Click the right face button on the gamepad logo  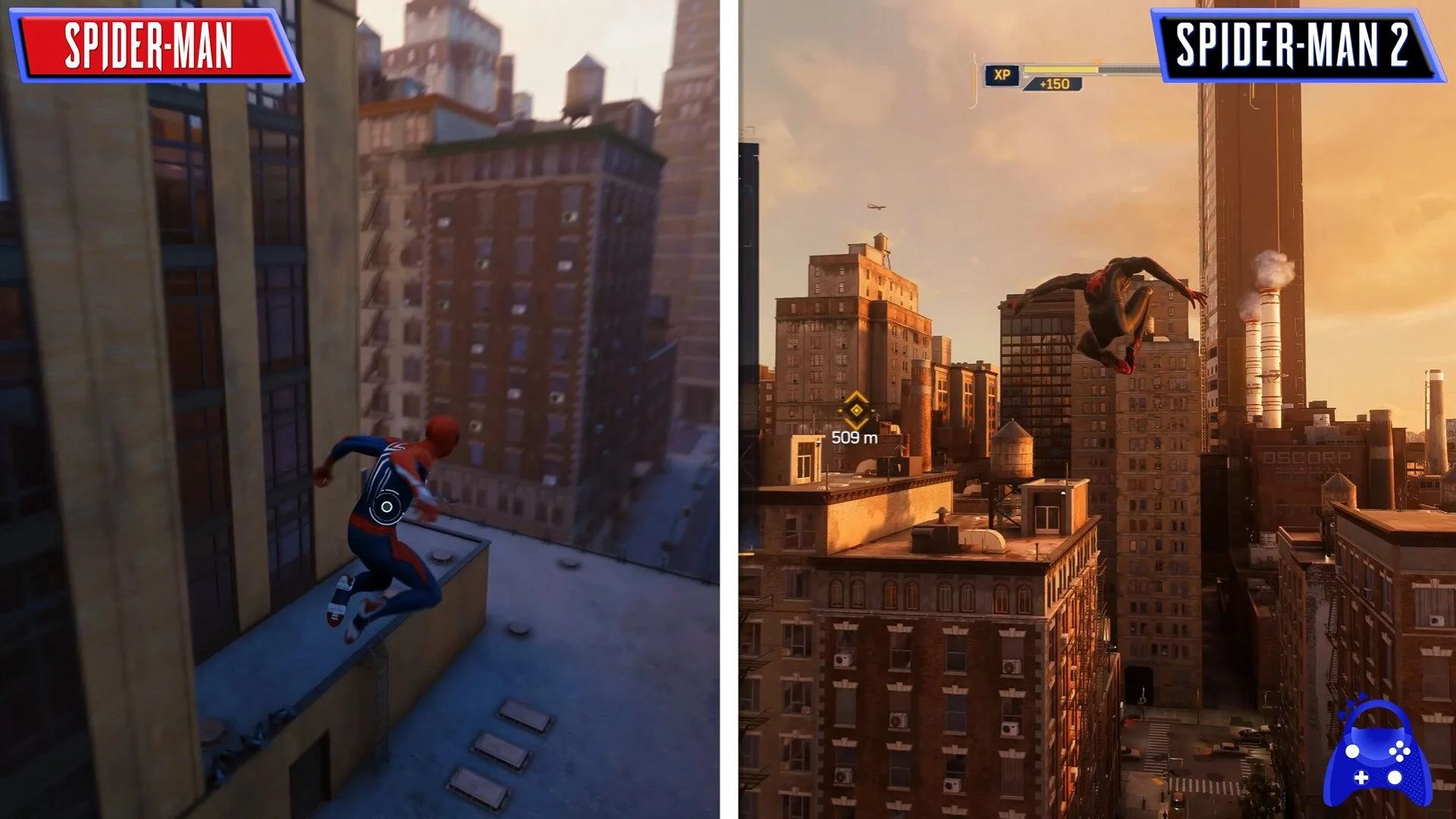1407,750
